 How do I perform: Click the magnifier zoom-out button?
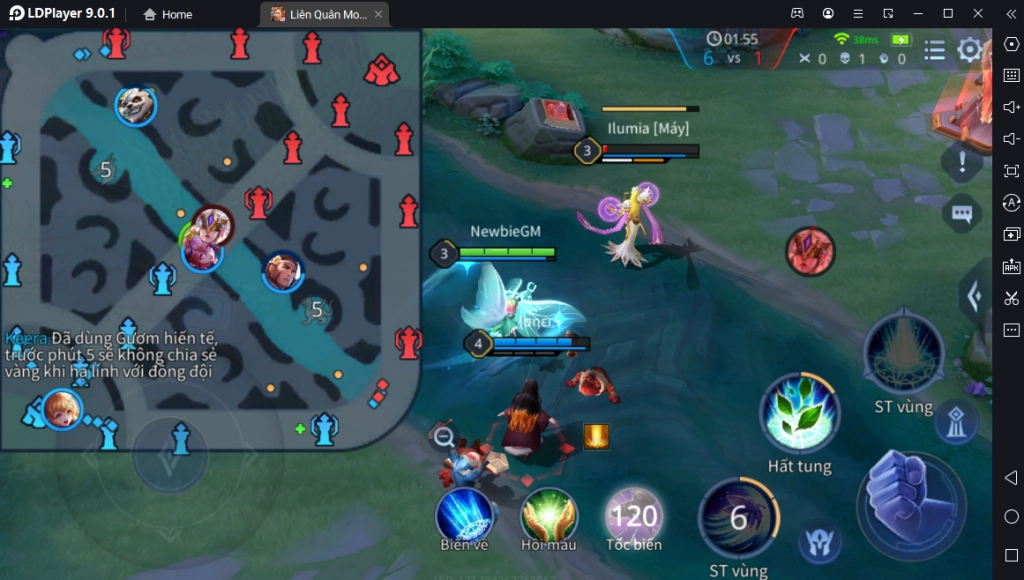point(444,436)
